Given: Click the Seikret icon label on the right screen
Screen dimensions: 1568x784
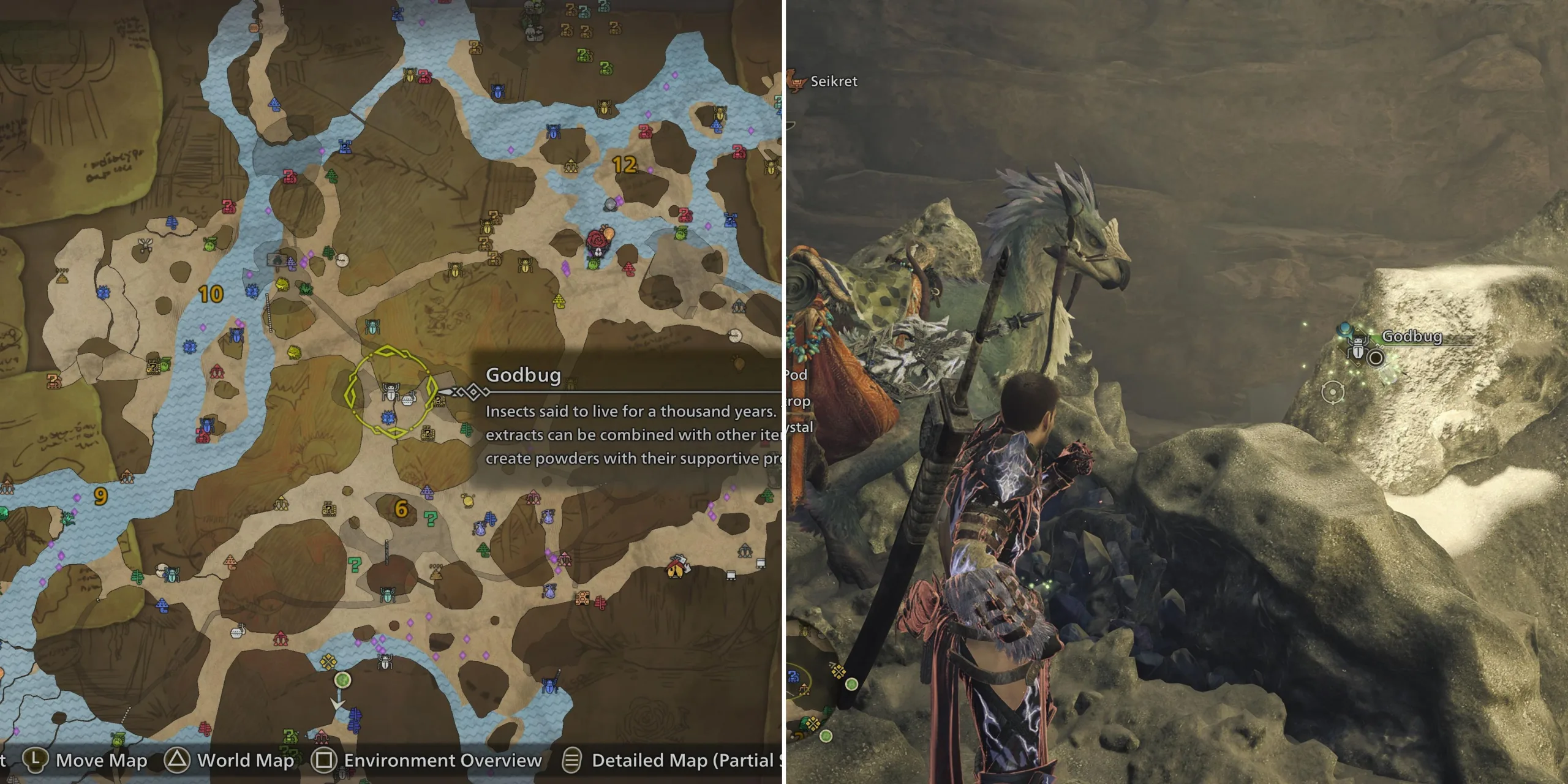Looking at the screenshot, I should click(834, 81).
